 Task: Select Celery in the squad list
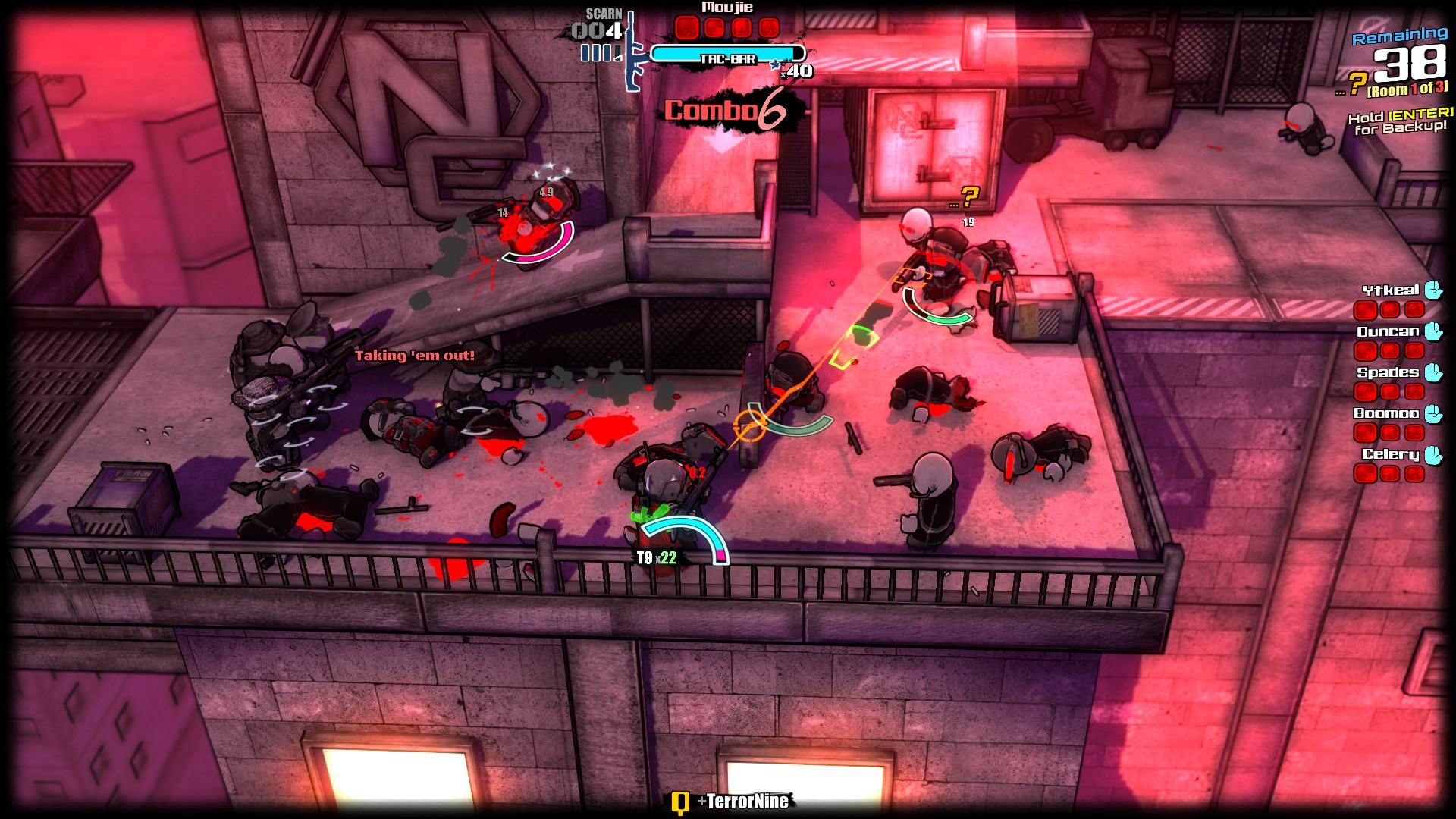[x=1390, y=454]
